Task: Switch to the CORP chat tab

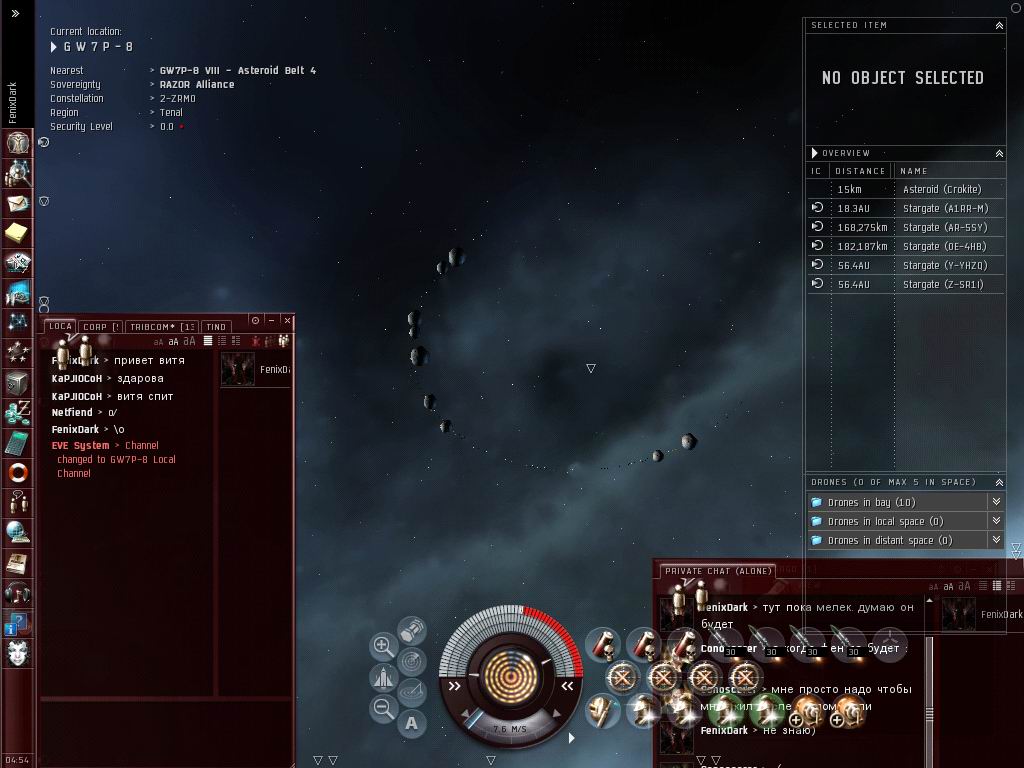Action: pos(99,327)
